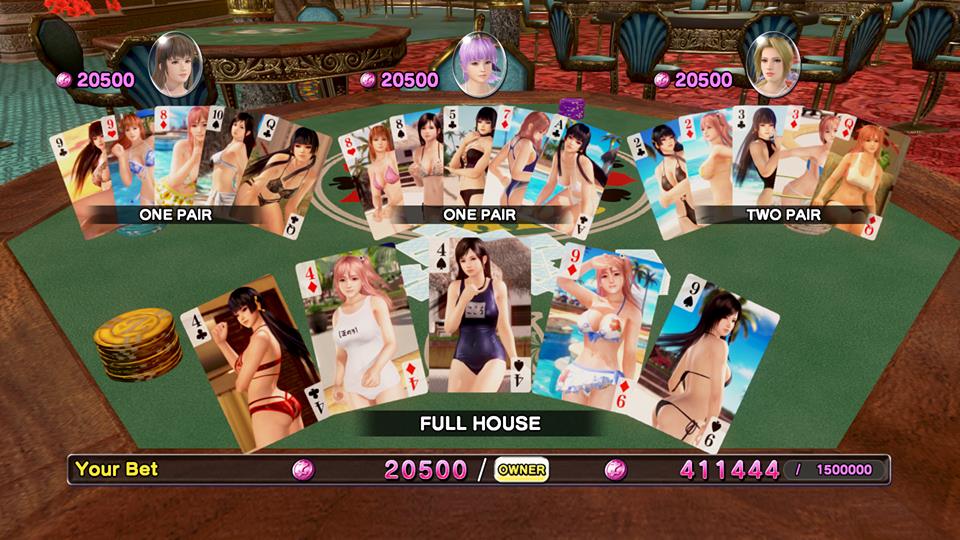Choose the blonde opponent portrait
The height and width of the screenshot is (540, 960).
click(774, 64)
